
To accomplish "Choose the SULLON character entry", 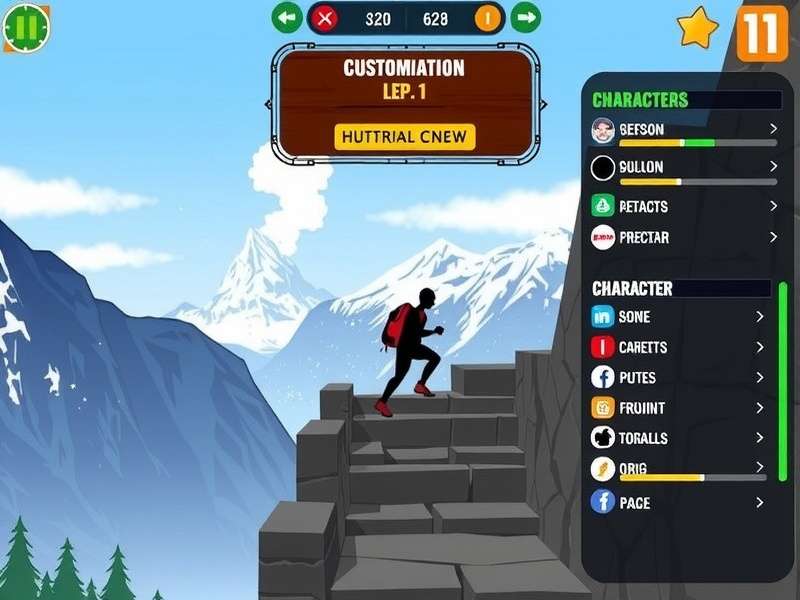I will point(684,167).
